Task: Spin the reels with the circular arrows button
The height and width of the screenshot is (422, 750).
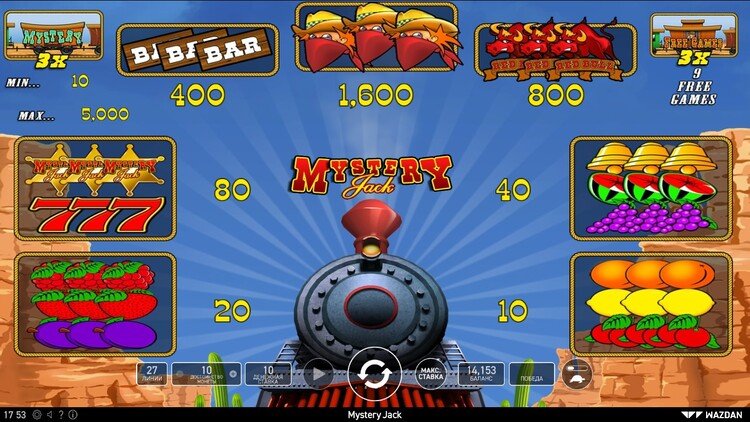Action: tap(375, 374)
